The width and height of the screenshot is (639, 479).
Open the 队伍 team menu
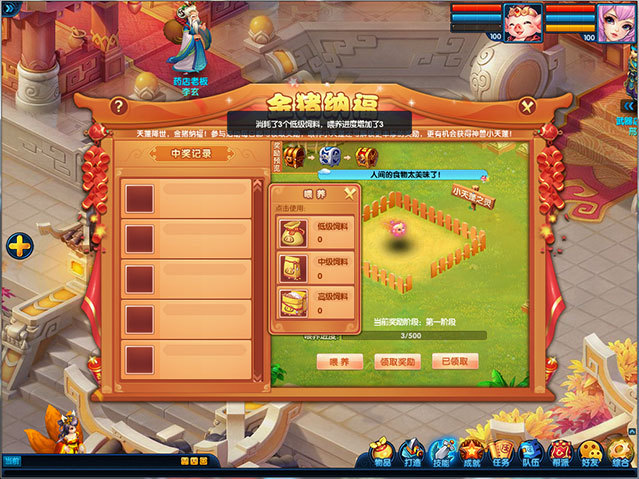pos(531,454)
